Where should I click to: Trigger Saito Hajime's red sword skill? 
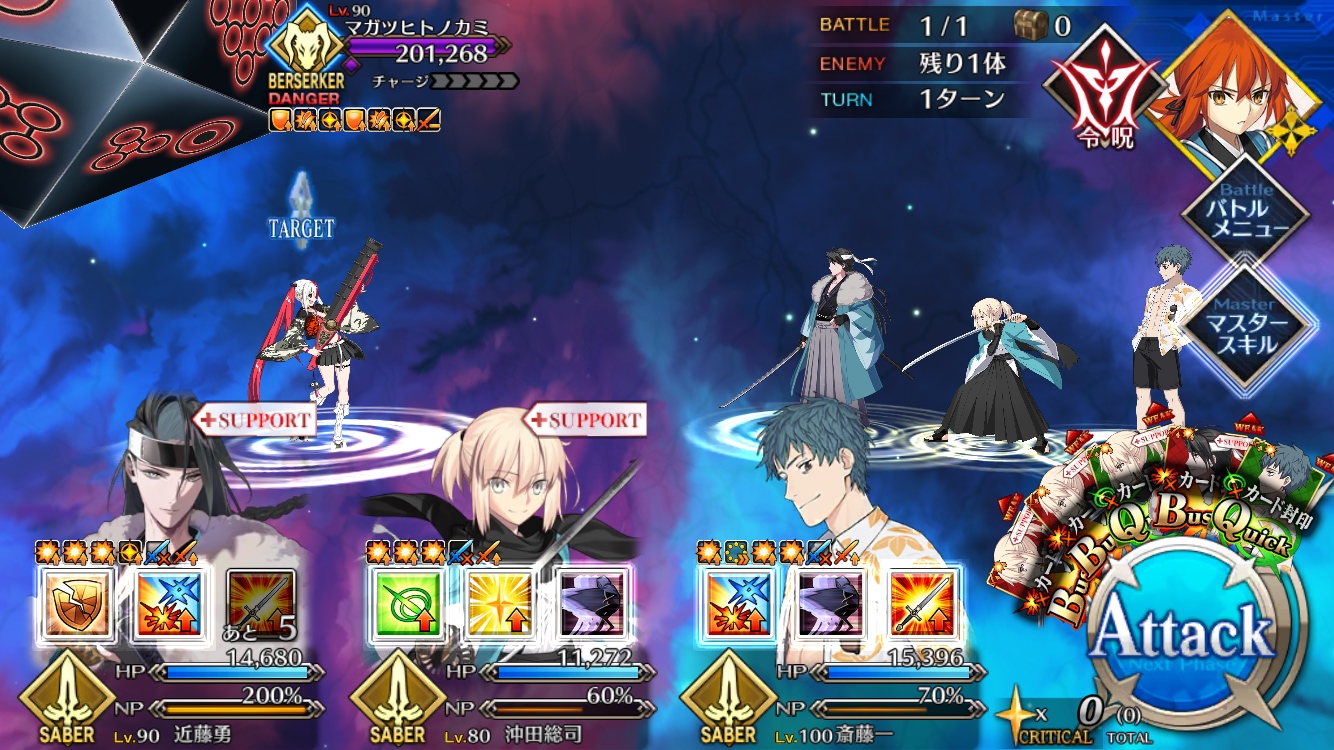click(x=922, y=602)
